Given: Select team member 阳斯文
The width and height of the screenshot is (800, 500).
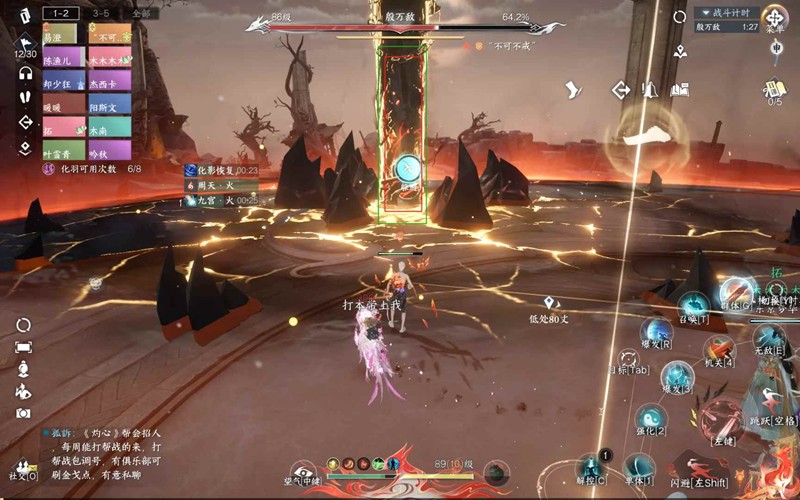Looking at the screenshot, I should tap(110, 105).
